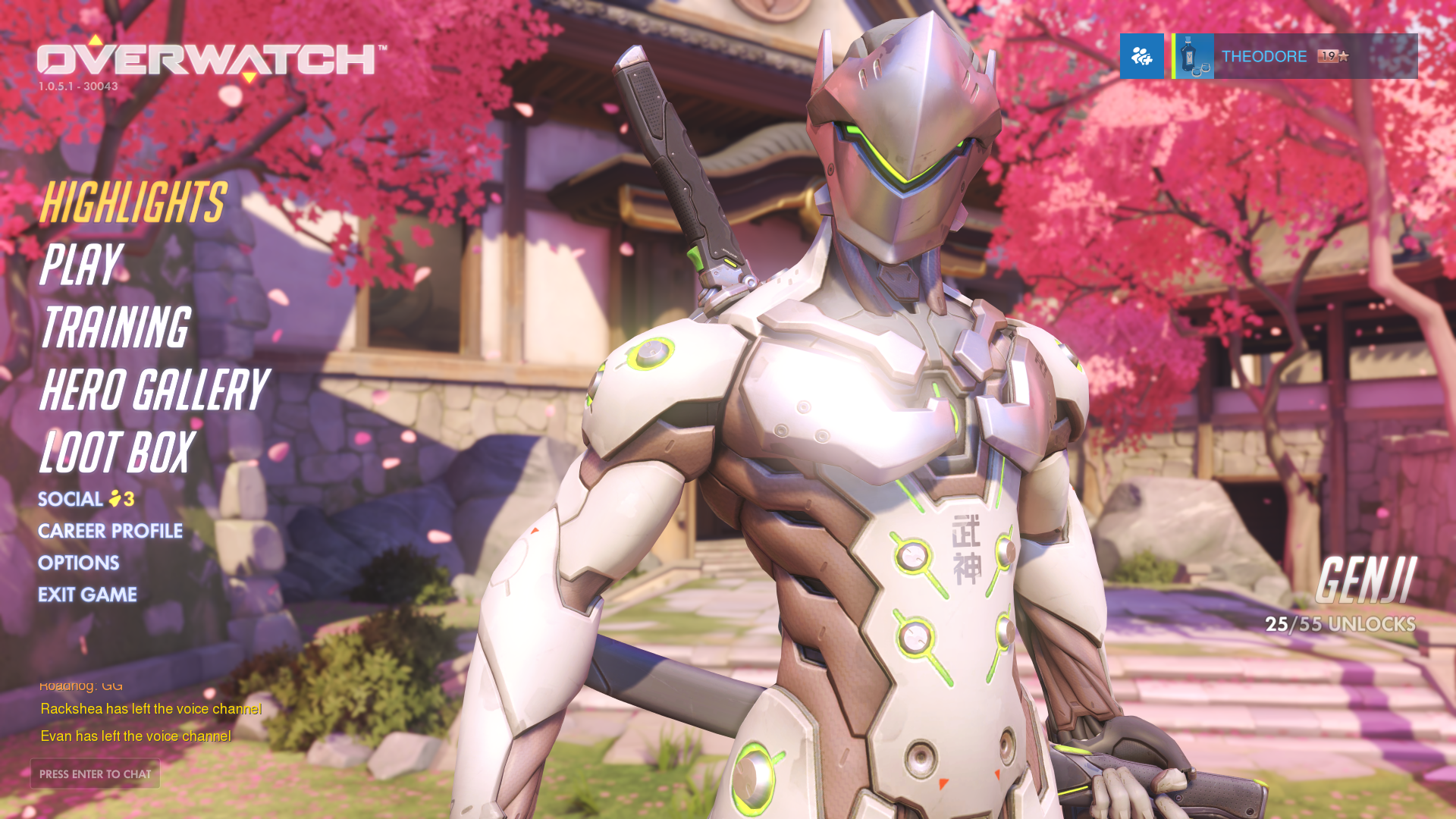View the Career Profile

[110, 531]
